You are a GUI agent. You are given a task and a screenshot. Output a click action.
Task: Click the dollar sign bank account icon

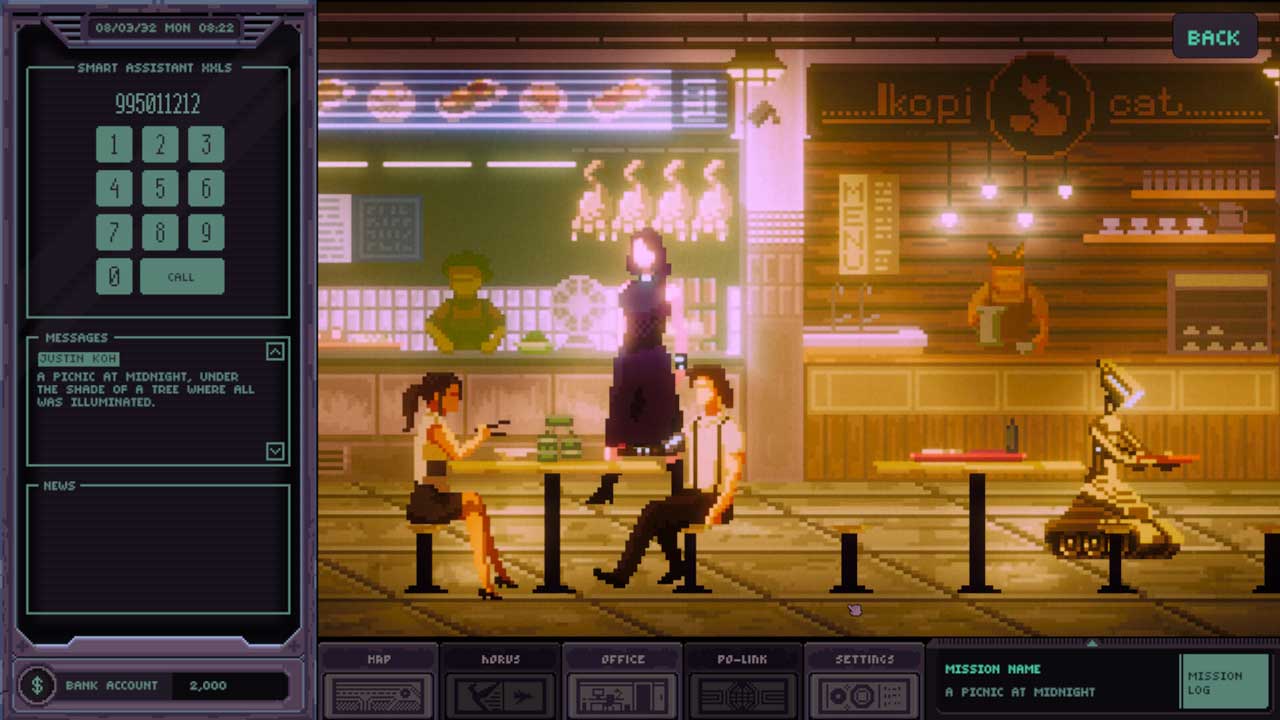pos(39,686)
